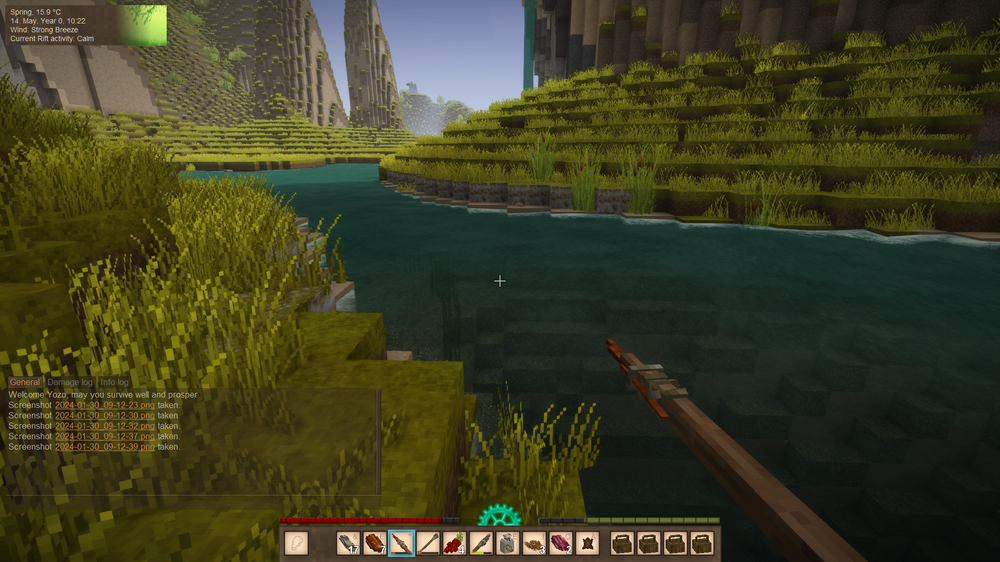Select the dark animal hide slot
The width and height of the screenshot is (1000, 562).
[587, 543]
